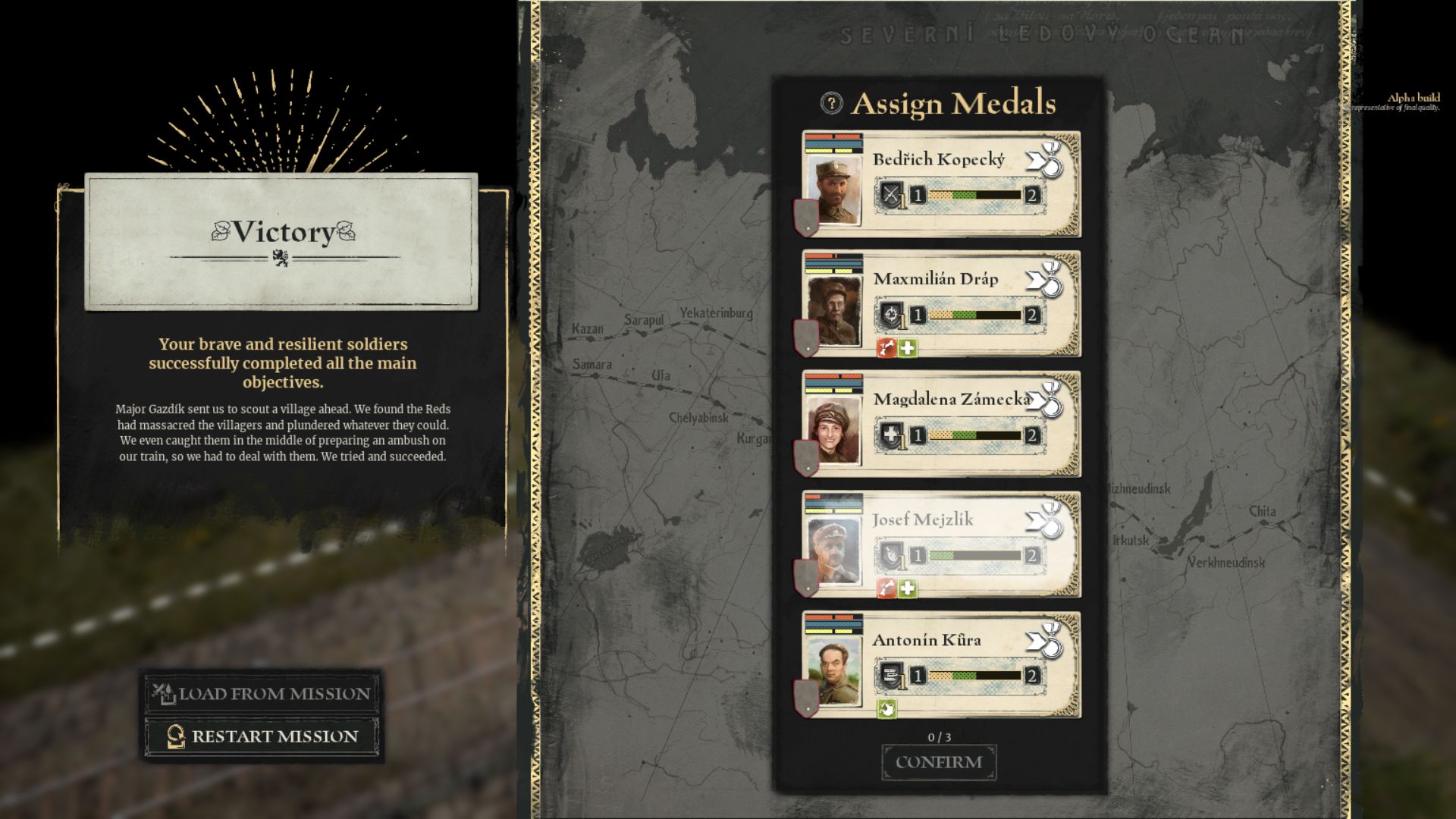Confirm the medal assignments
The height and width of the screenshot is (819, 1456).
(939, 762)
